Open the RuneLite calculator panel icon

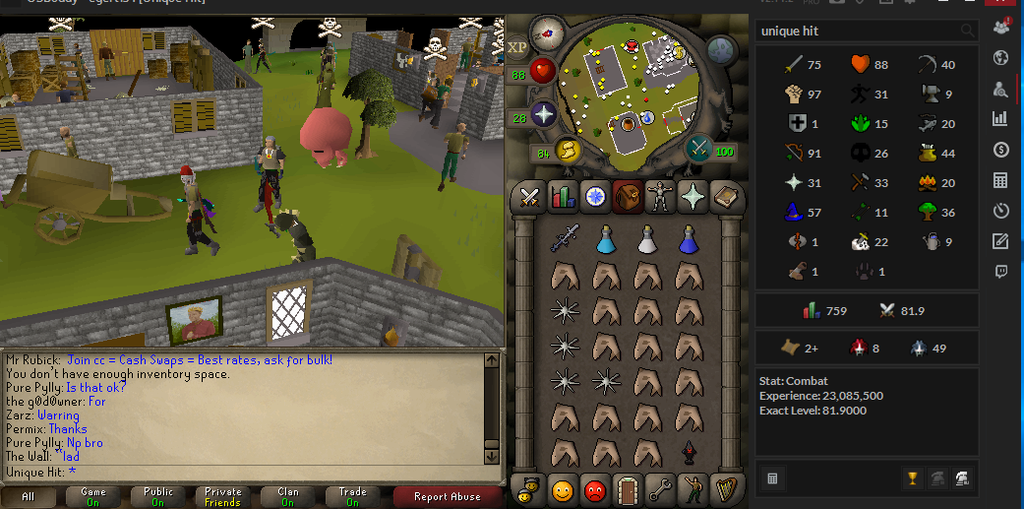pos(1000,181)
